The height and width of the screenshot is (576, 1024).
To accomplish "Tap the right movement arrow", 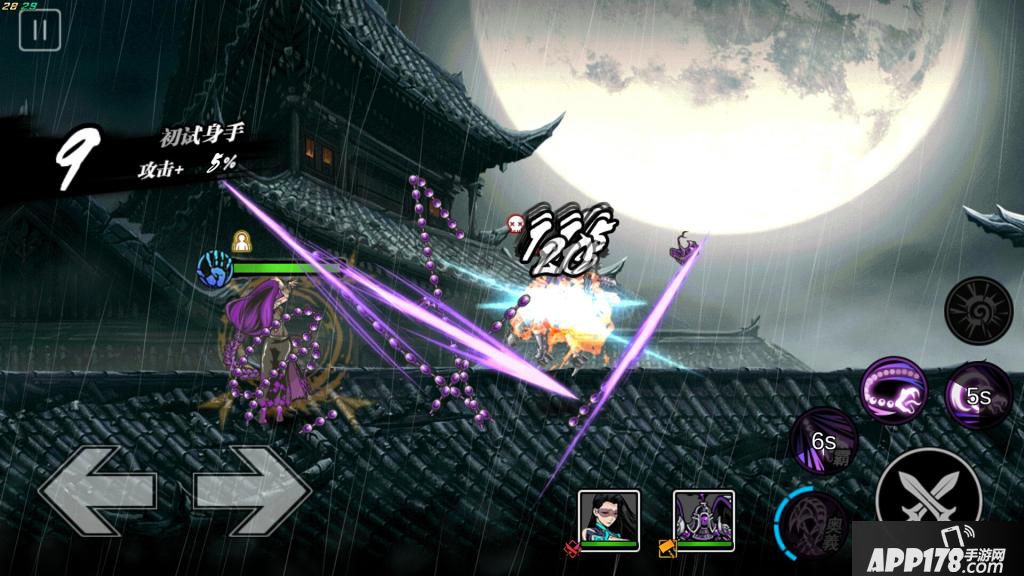I will pos(250,491).
